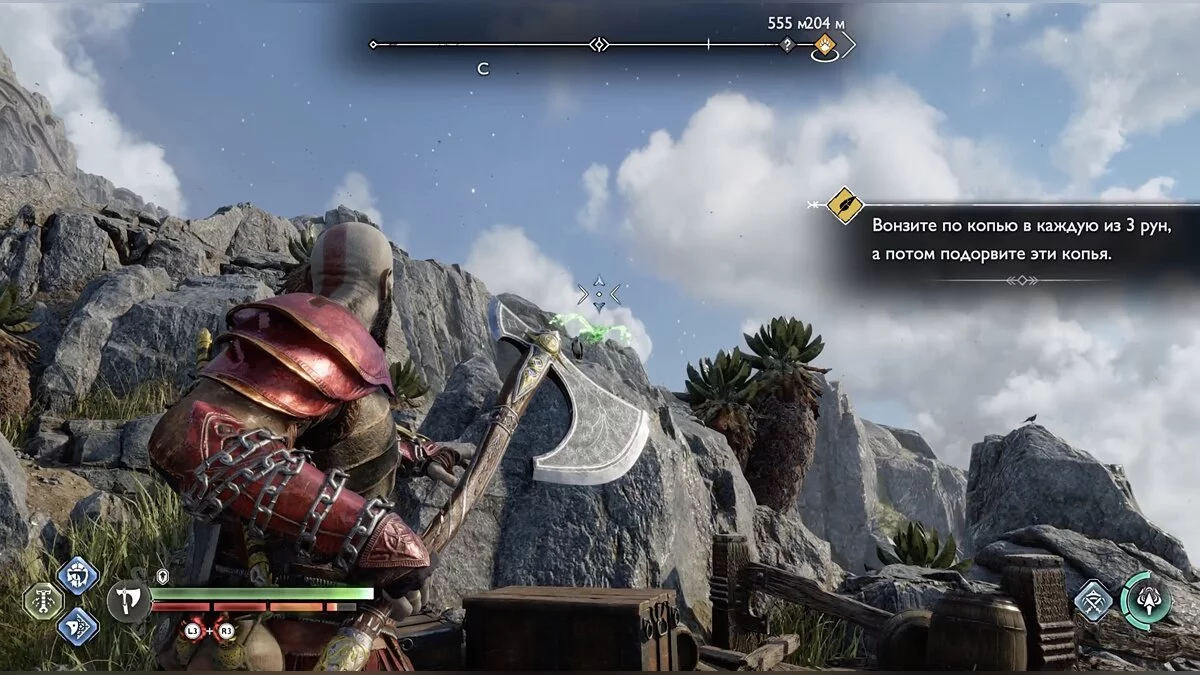Trigger the crossed-blades companion ability icon
The width and height of the screenshot is (1200, 675).
[1093, 600]
